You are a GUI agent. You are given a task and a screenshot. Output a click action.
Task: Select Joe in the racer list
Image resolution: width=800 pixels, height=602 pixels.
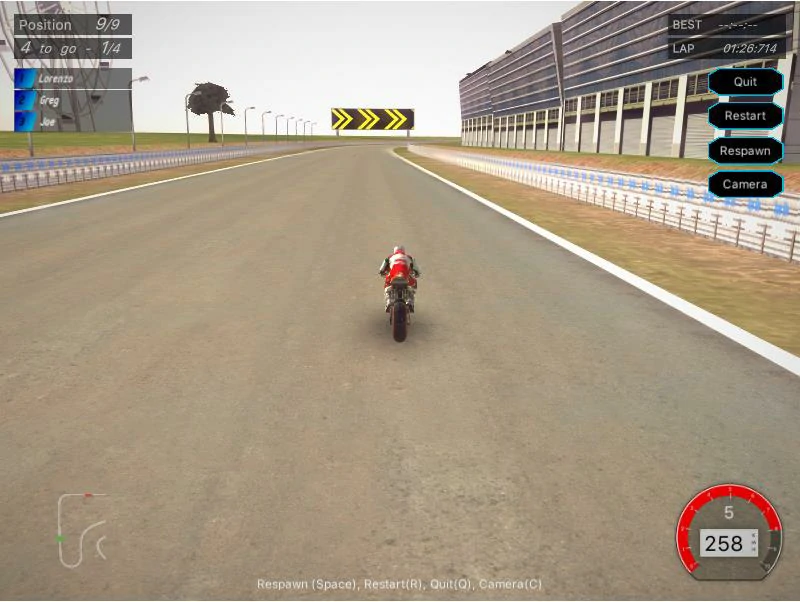72,120
